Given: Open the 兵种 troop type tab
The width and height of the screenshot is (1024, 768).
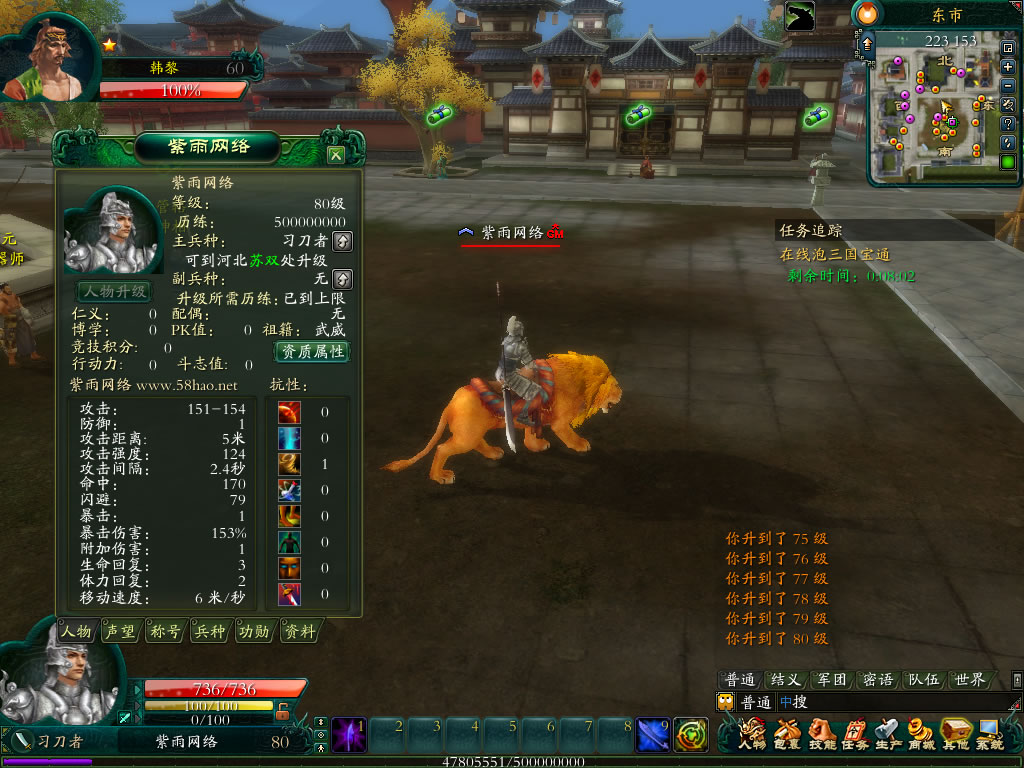Looking at the screenshot, I should [209, 632].
